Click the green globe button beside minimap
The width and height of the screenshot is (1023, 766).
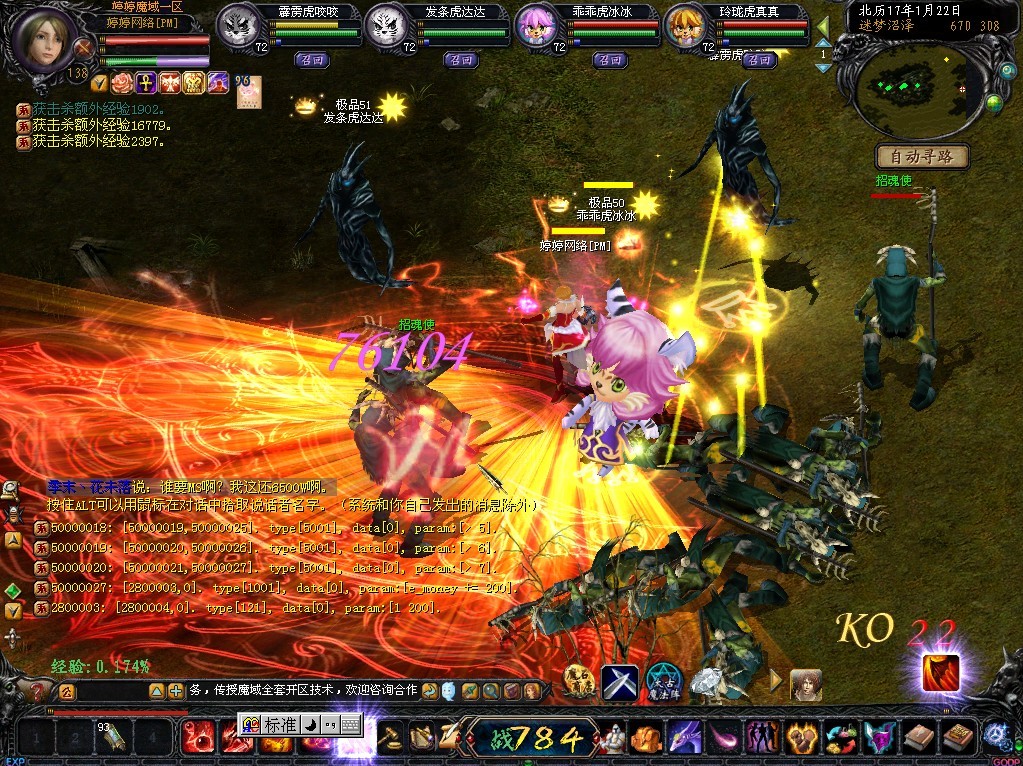(x=994, y=101)
